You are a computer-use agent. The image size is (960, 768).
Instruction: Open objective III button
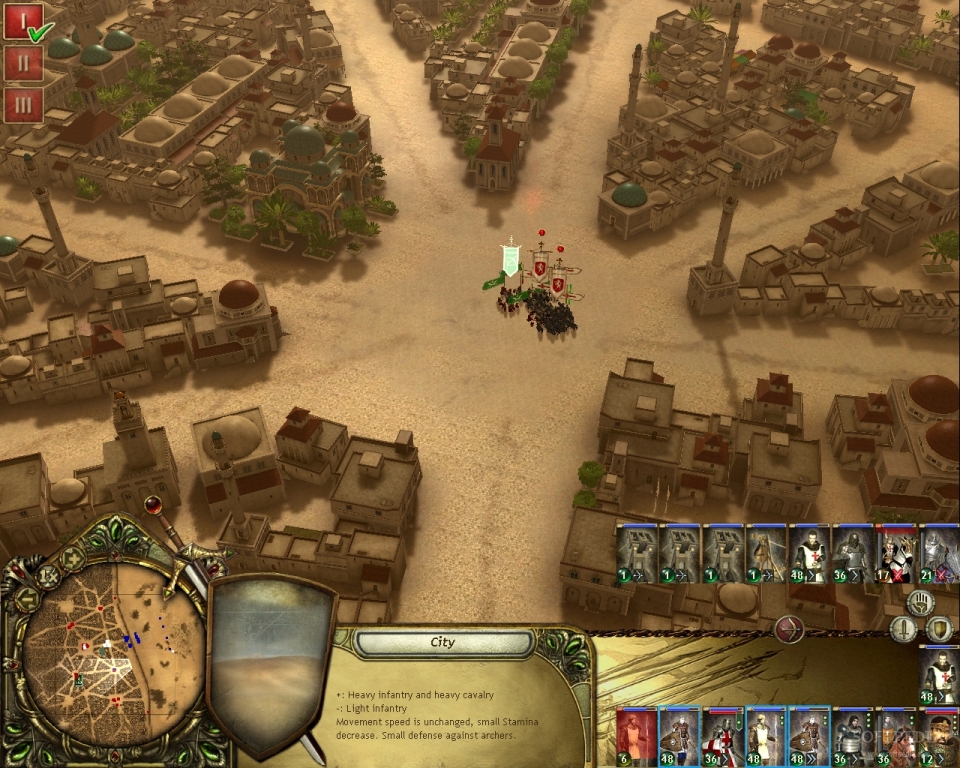pos(23,104)
